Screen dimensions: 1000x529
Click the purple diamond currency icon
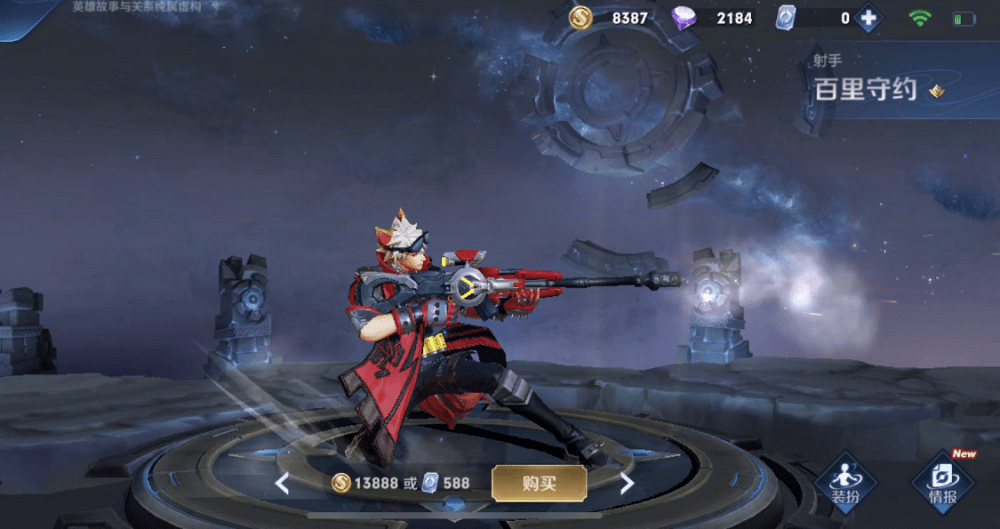click(x=684, y=18)
